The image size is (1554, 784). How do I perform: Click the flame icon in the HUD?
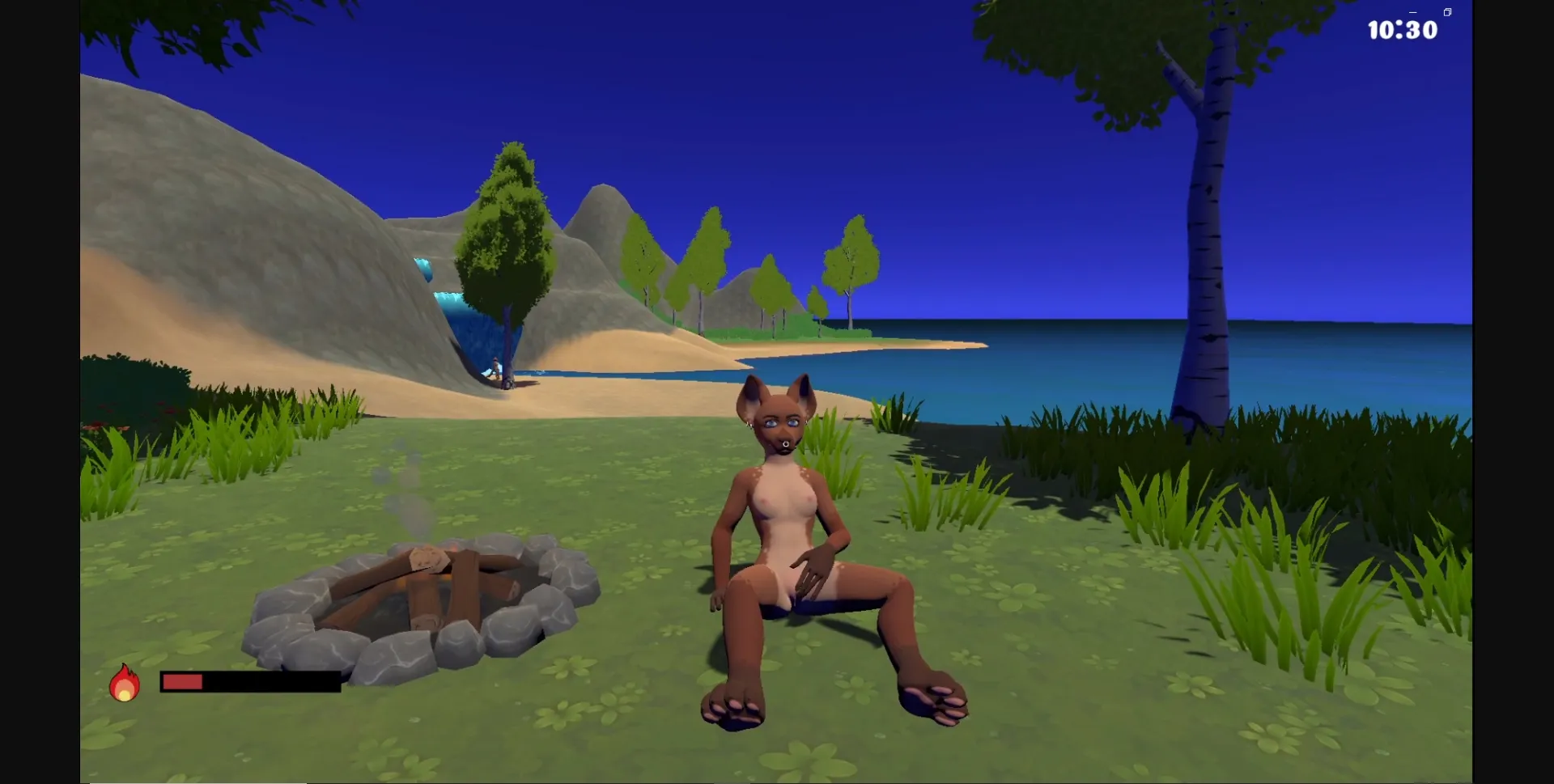click(x=125, y=684)
